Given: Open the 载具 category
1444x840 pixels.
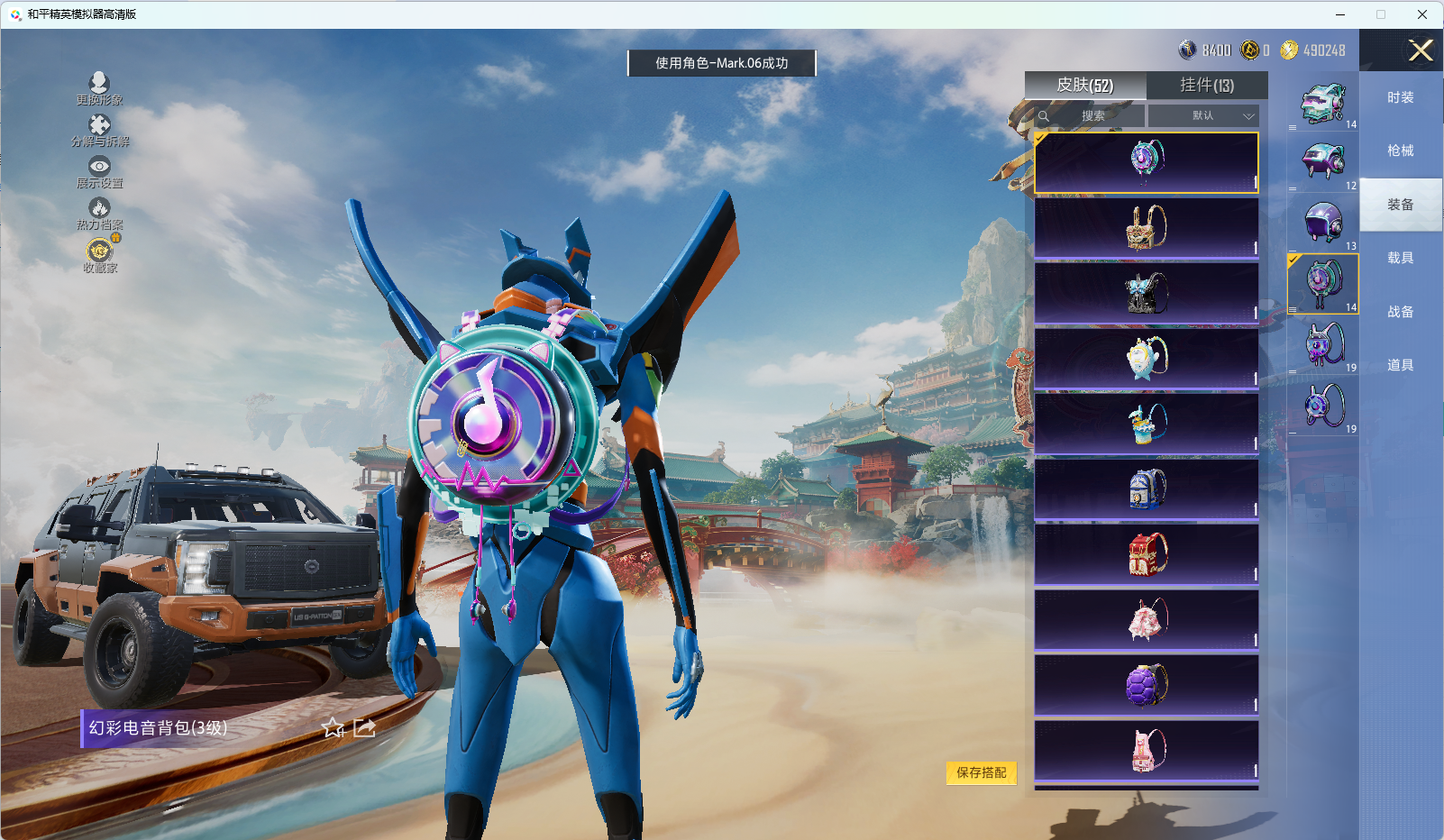Looking at the screenshot, I should [1400, 258].
